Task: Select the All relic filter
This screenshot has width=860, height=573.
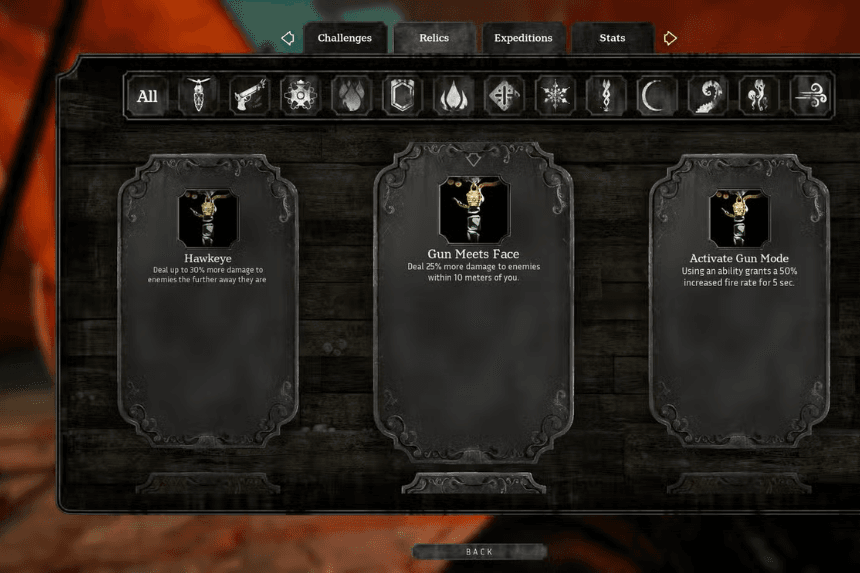Action: pyautogui.click(x=147, y=96)
